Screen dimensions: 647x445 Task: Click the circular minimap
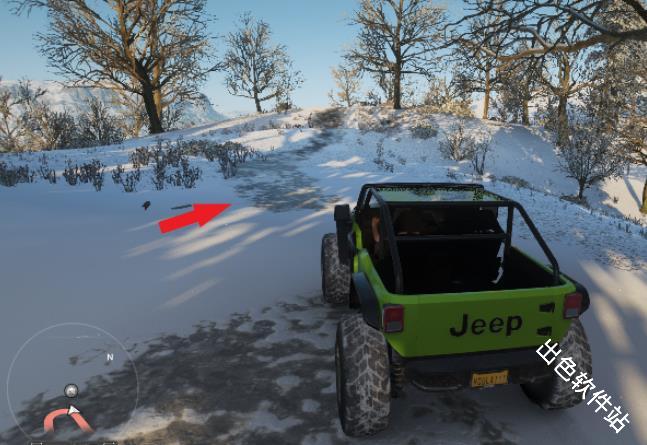coord(72,385)
